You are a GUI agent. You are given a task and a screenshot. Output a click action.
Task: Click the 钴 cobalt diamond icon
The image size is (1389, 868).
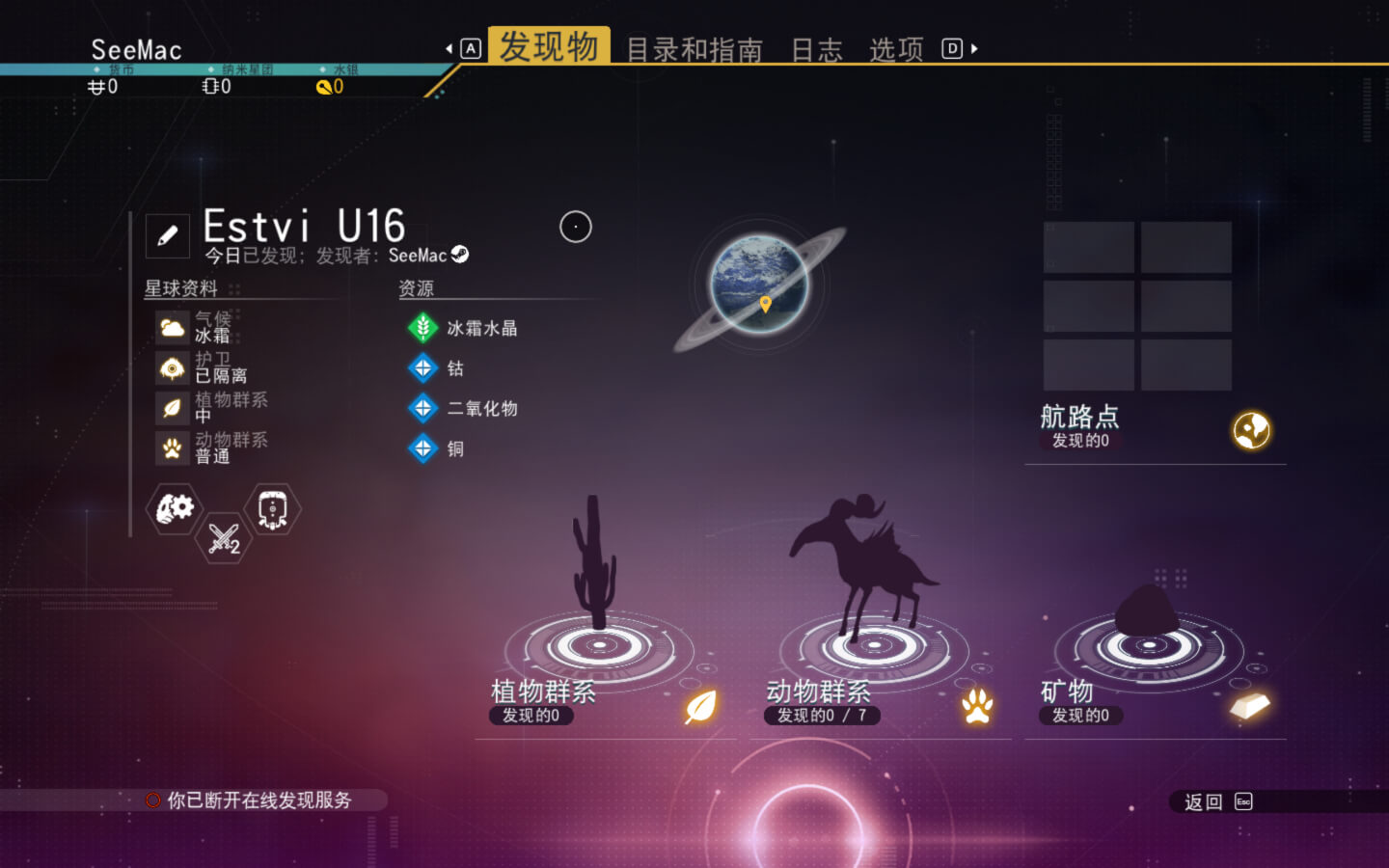click(x=422, y=368)
